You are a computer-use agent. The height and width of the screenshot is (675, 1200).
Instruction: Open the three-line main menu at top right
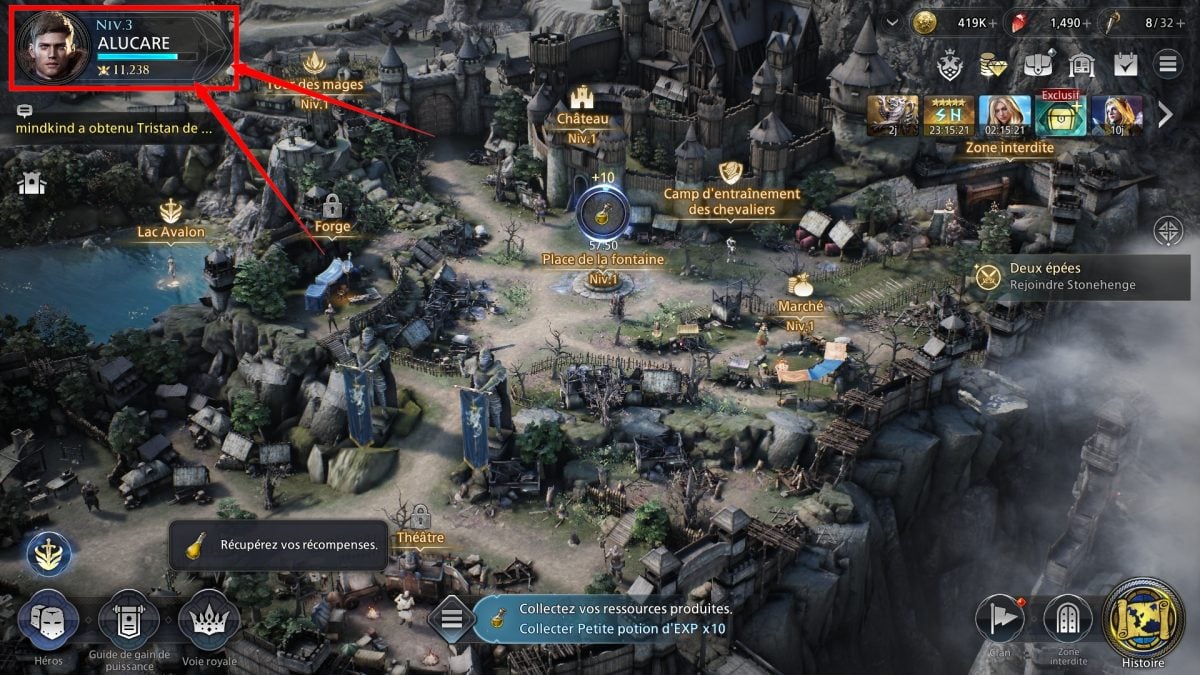coord(1167,66)
